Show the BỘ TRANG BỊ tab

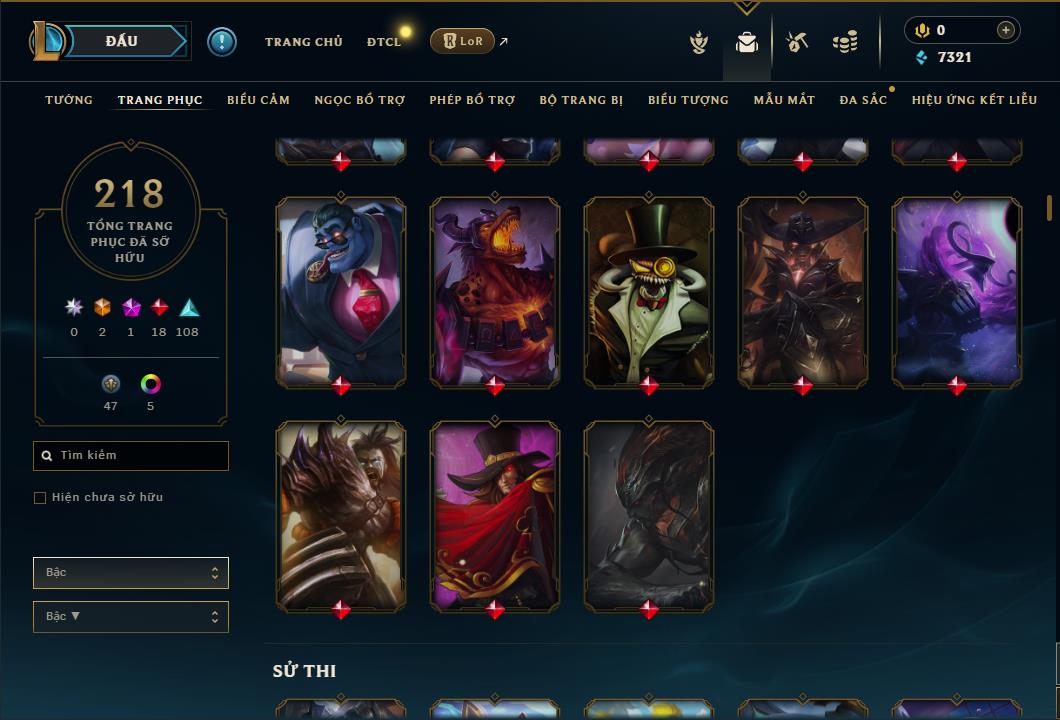[581, 100]
